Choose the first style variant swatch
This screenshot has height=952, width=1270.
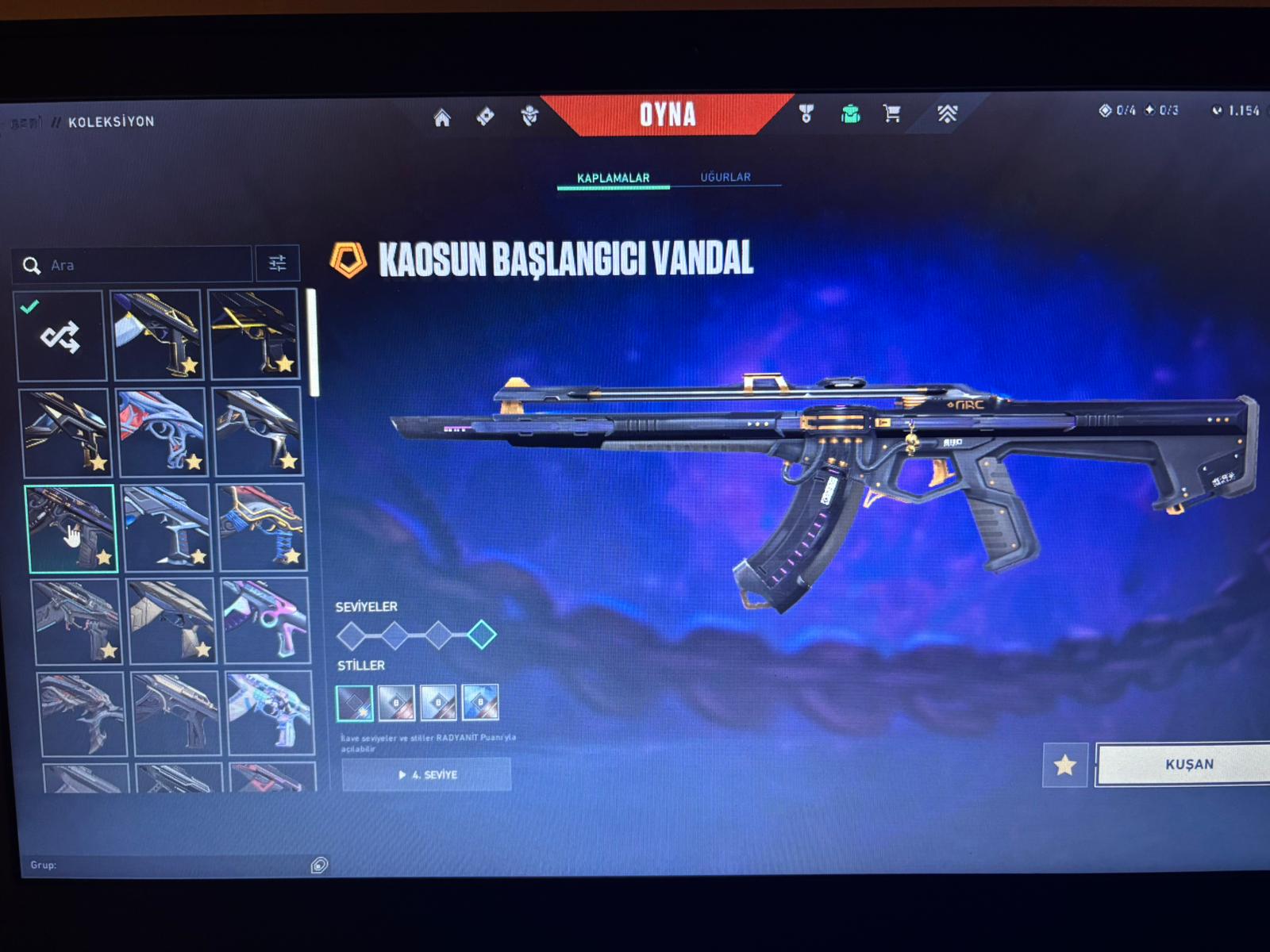354,702
